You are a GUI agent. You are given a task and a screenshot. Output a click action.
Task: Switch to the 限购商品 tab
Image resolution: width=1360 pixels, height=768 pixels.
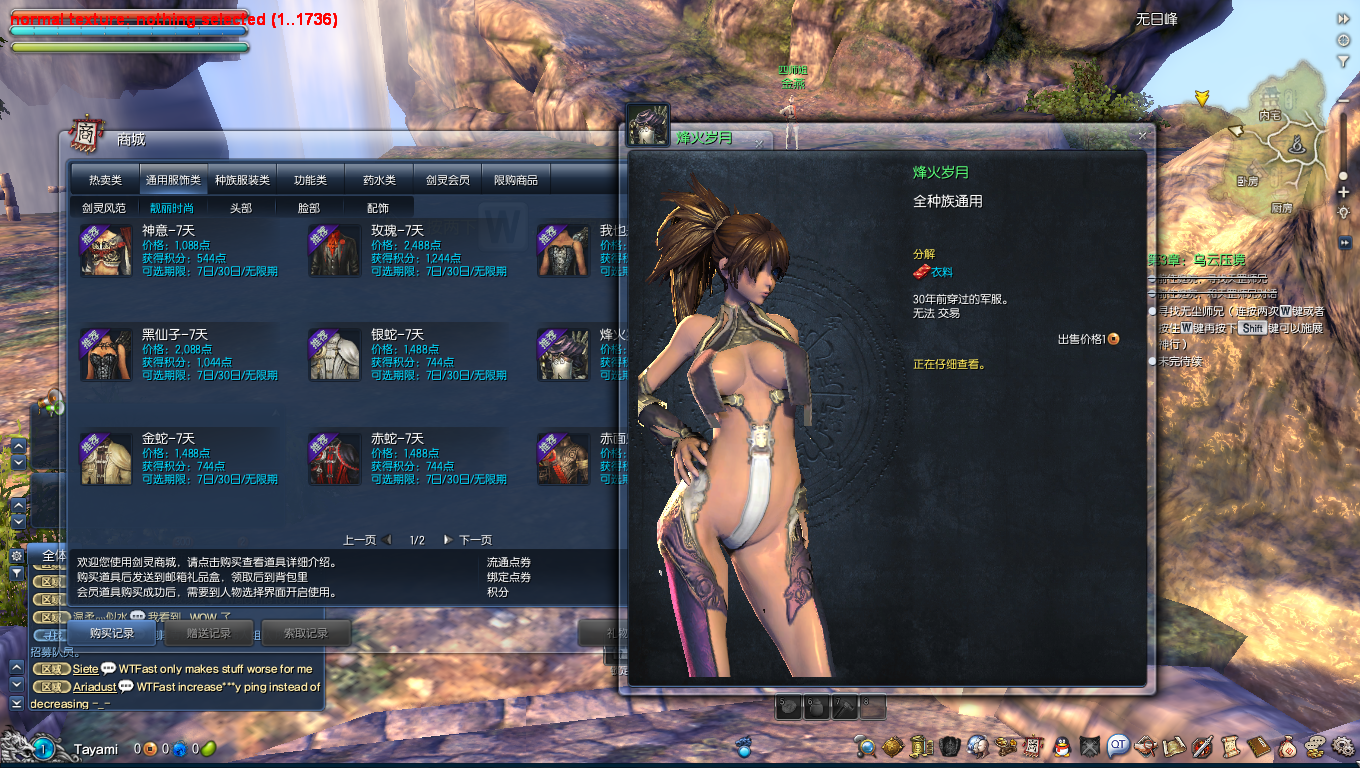516,180
